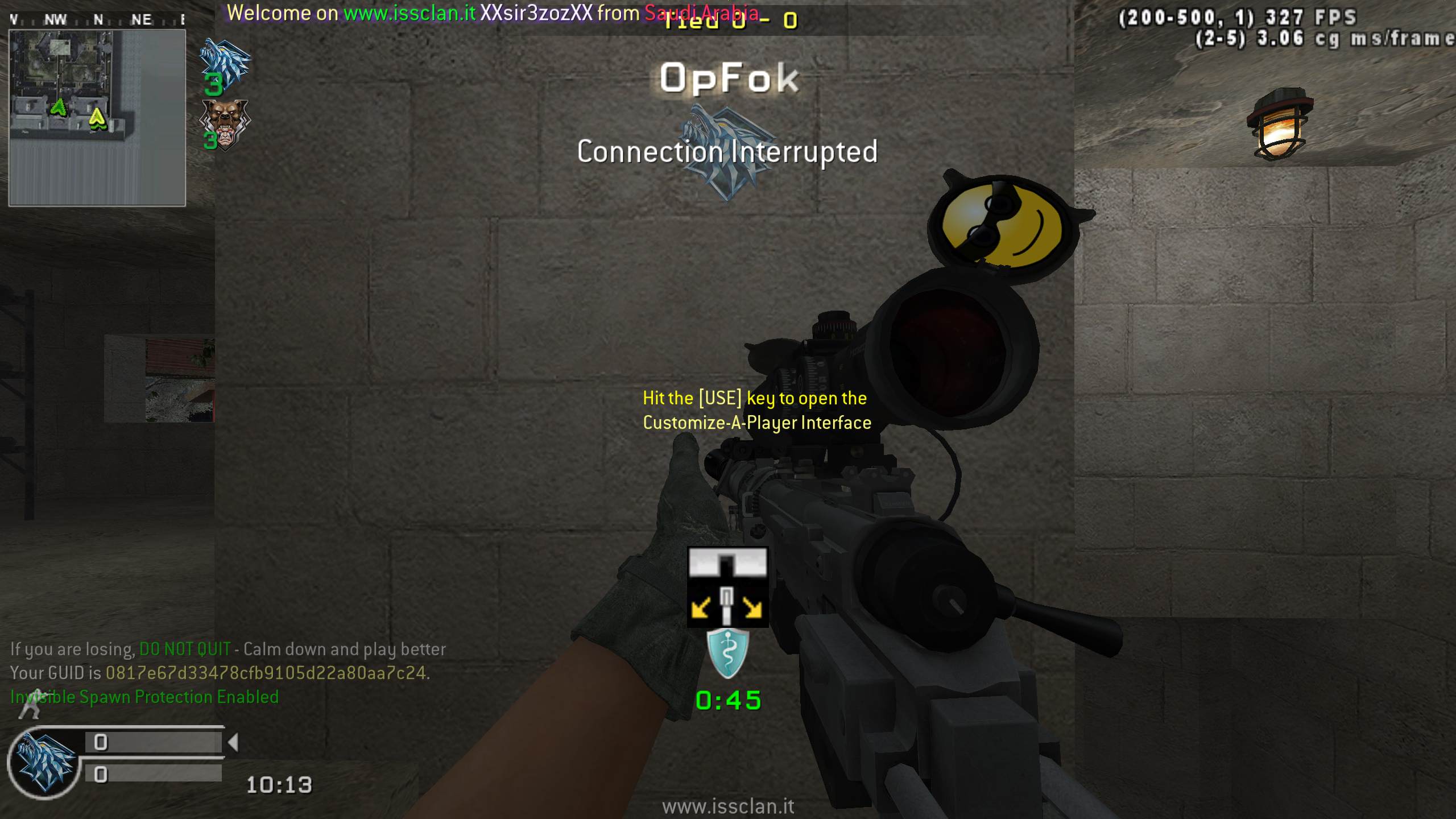Viewport: 1456px width, 819px height.
Task: Select the blue wolf team icon beside the minimap
Action: tap(225, 63)
